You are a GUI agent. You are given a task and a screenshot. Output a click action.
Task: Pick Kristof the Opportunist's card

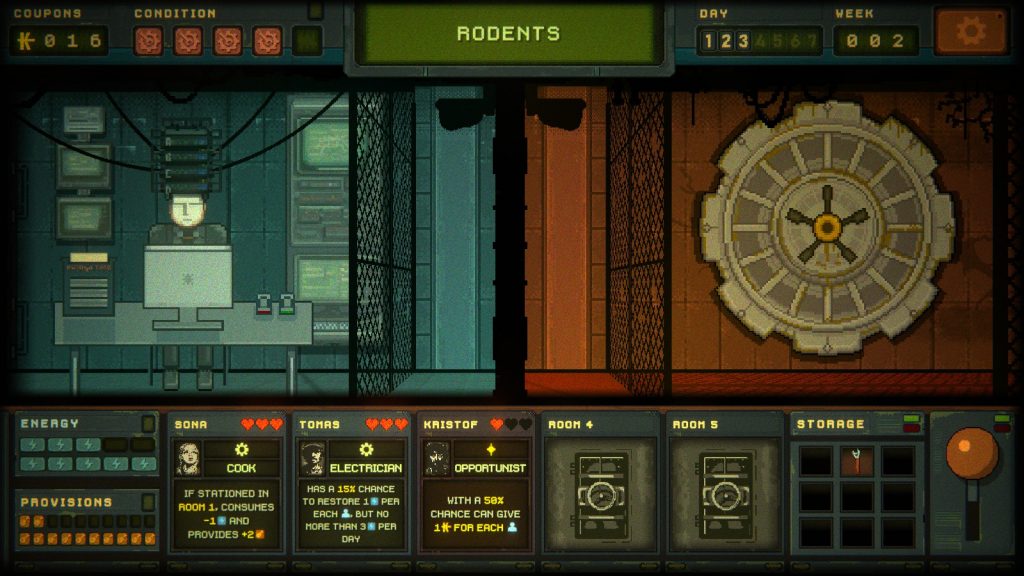(476, 483)
